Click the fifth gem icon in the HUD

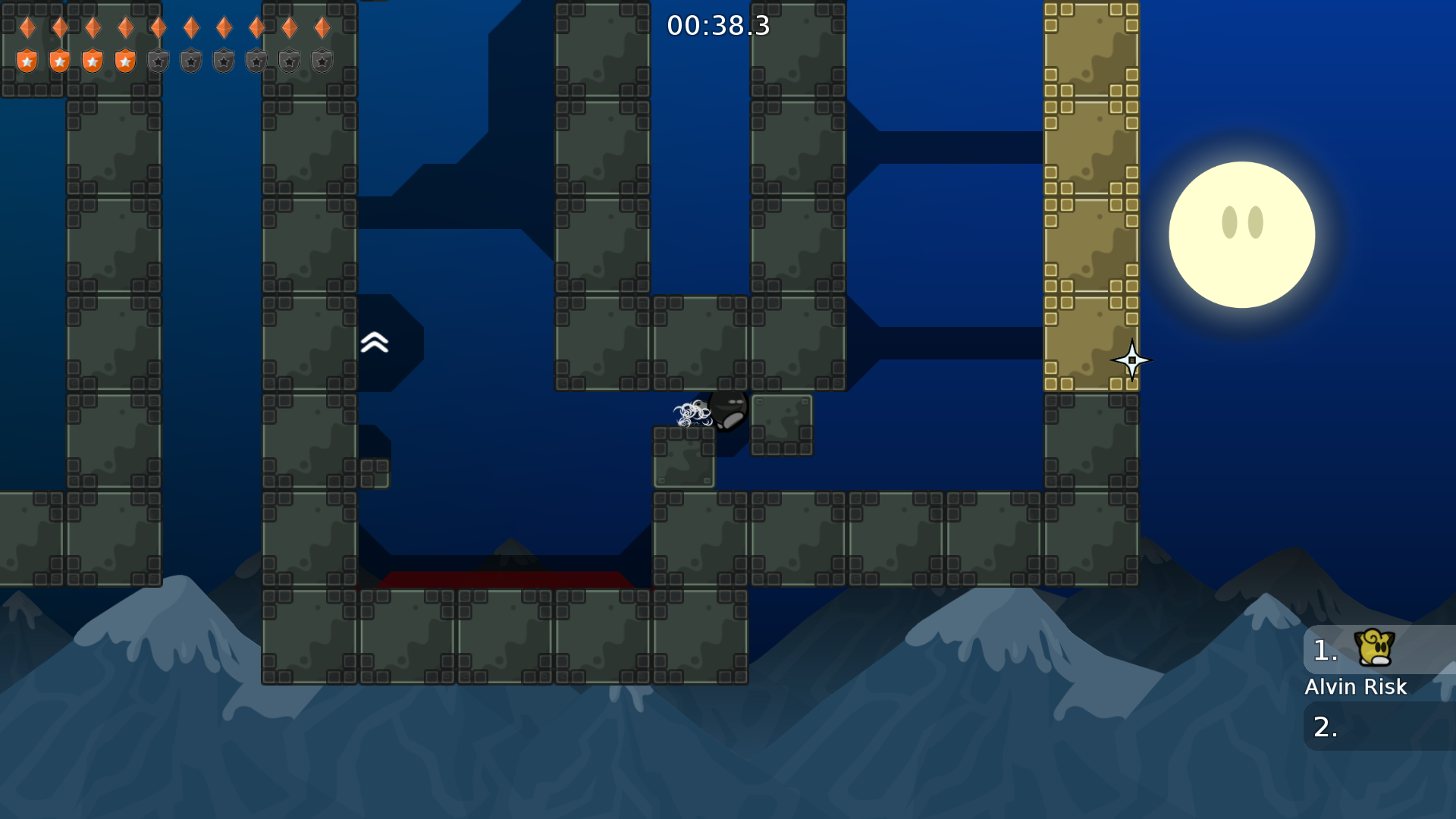tap(158, 27)
